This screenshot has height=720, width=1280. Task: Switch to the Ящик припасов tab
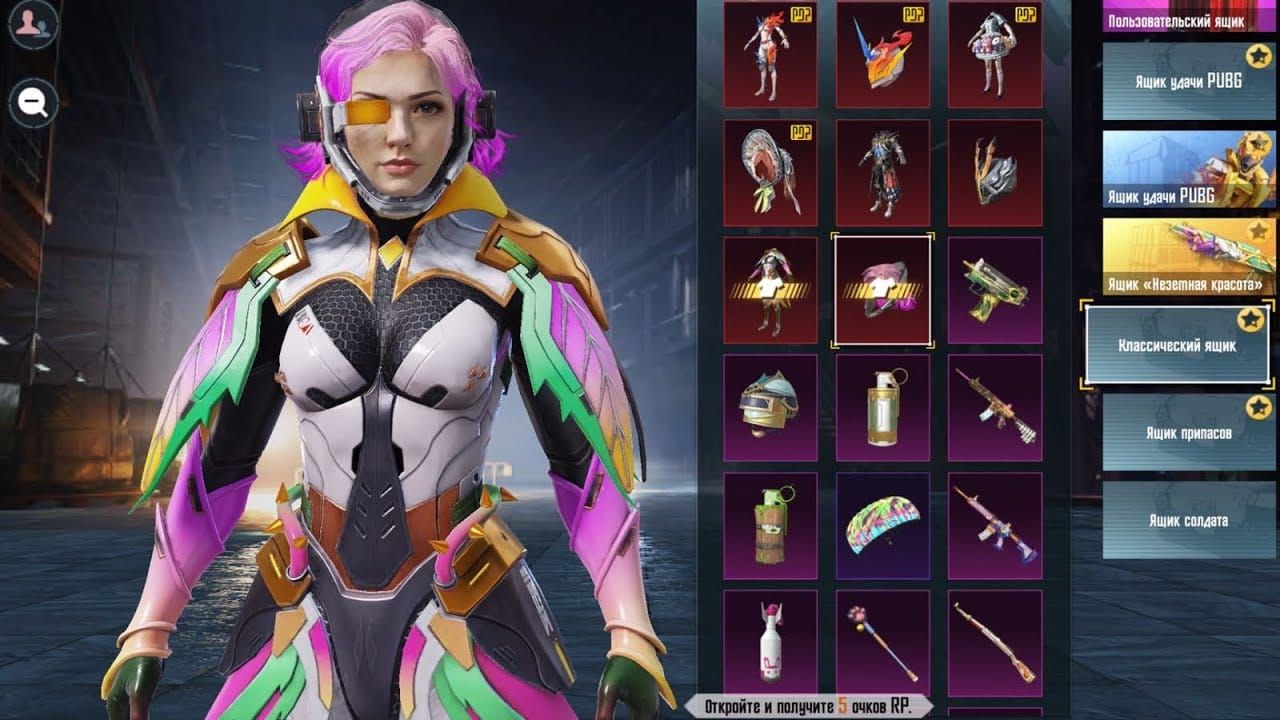tap(1188, 432)
